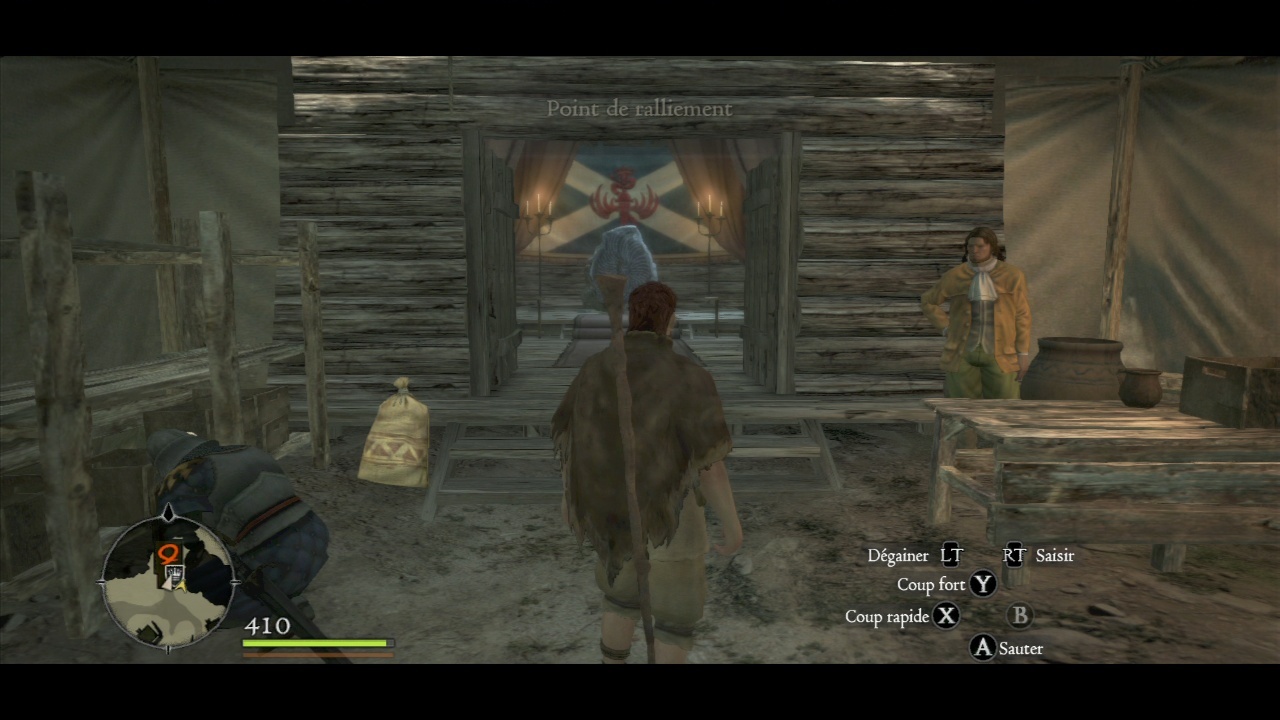Image resolution: width=1280 pixels, height=720 pixels.
Task: Select the orange marker on the minimap
Action: click(168, 553)
